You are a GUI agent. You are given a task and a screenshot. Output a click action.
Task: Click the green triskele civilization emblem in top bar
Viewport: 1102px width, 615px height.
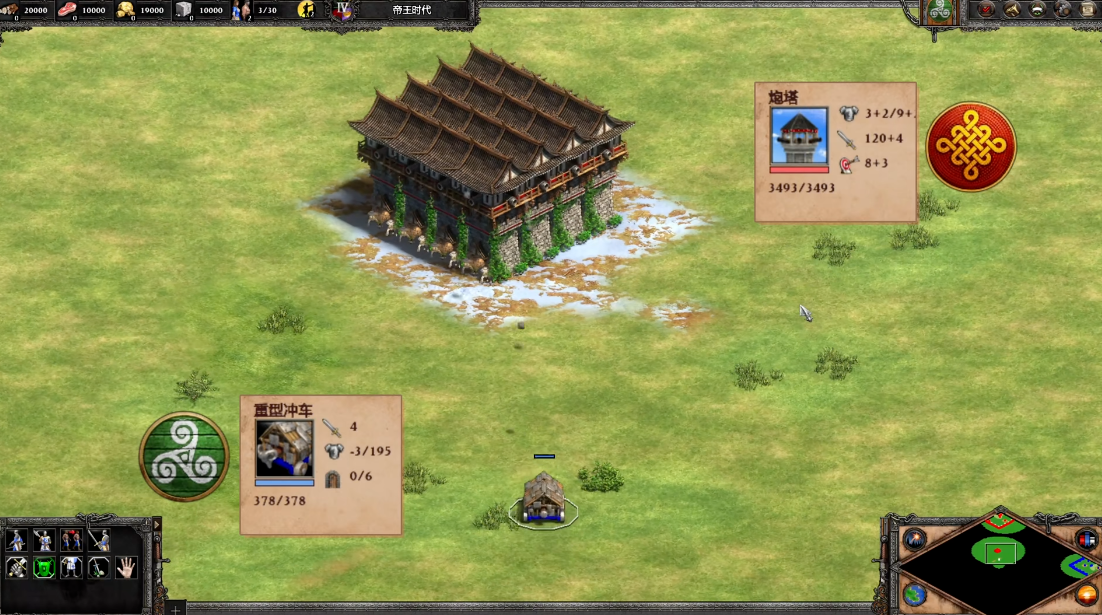coord(938,11)
